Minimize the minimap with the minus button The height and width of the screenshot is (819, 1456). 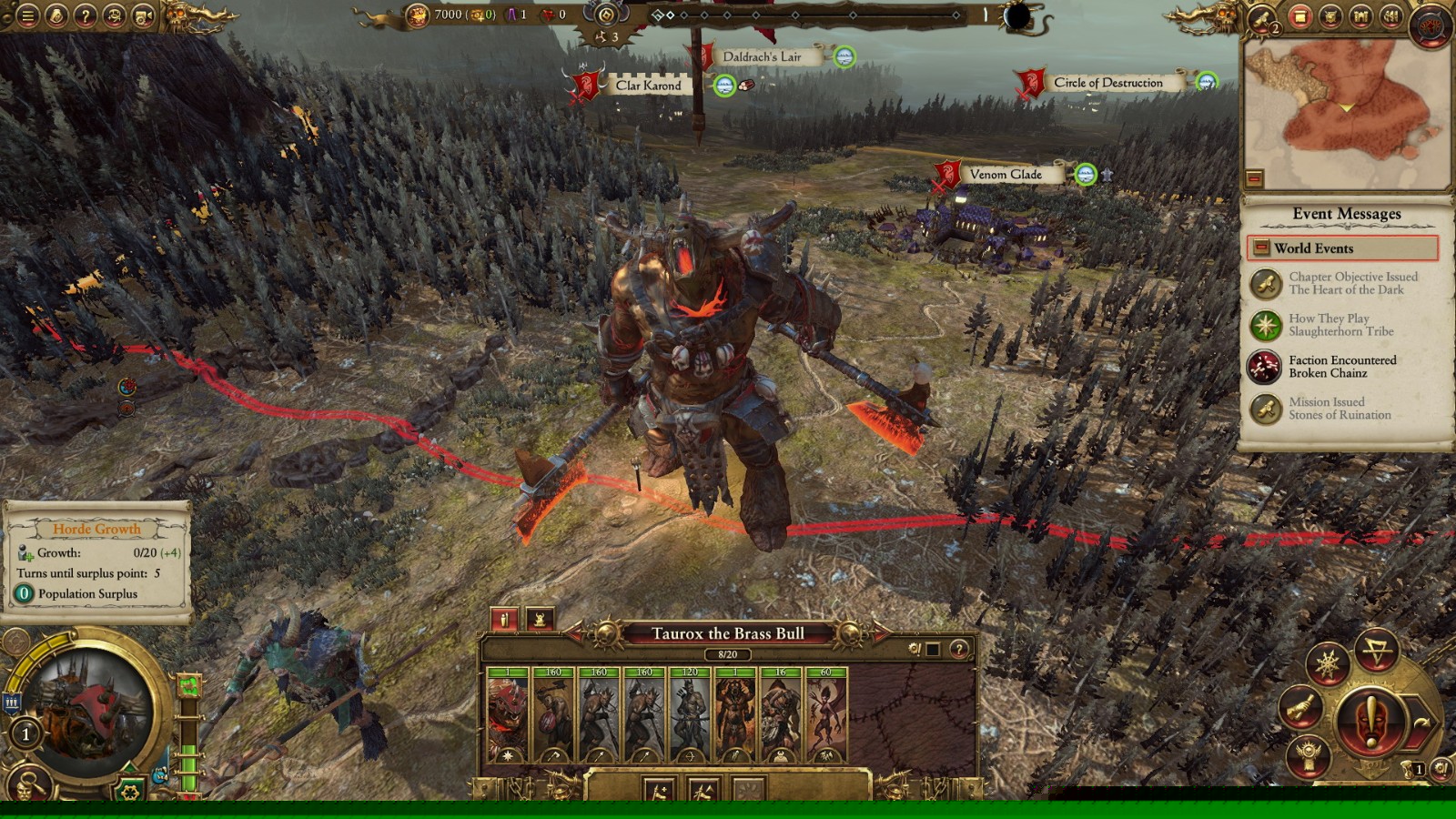(1254, 178)
